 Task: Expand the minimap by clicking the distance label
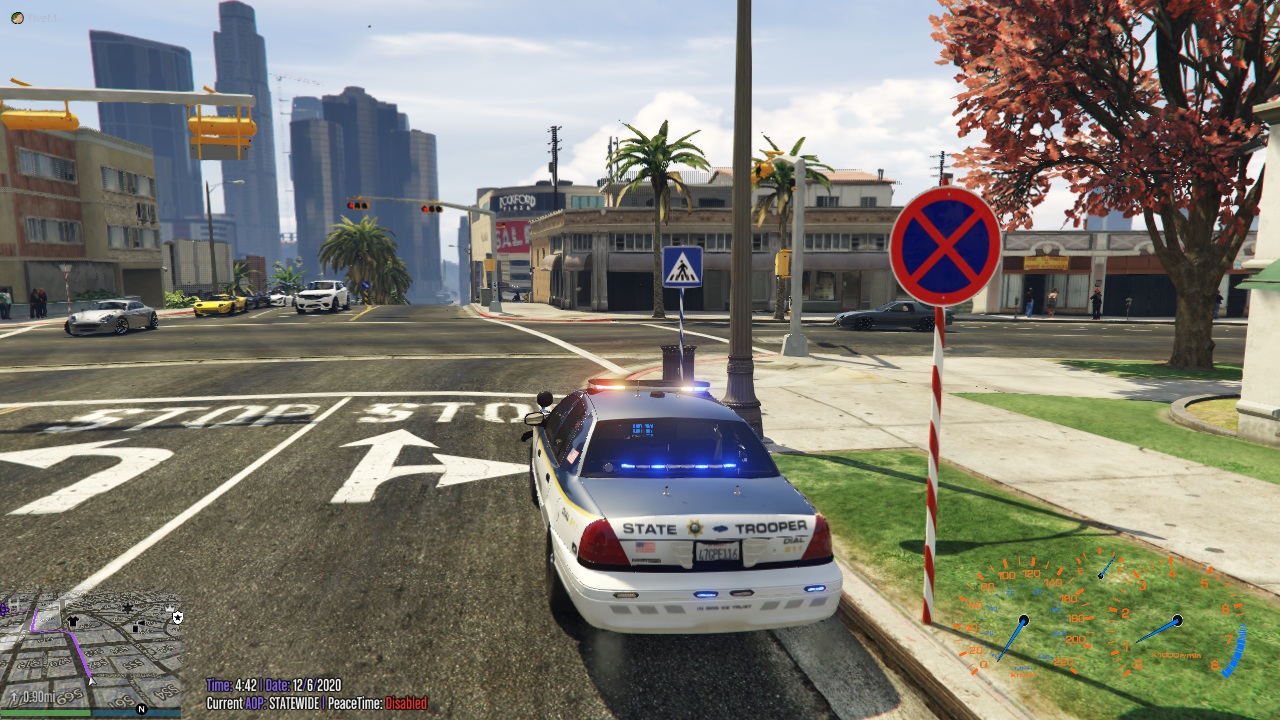36,695
